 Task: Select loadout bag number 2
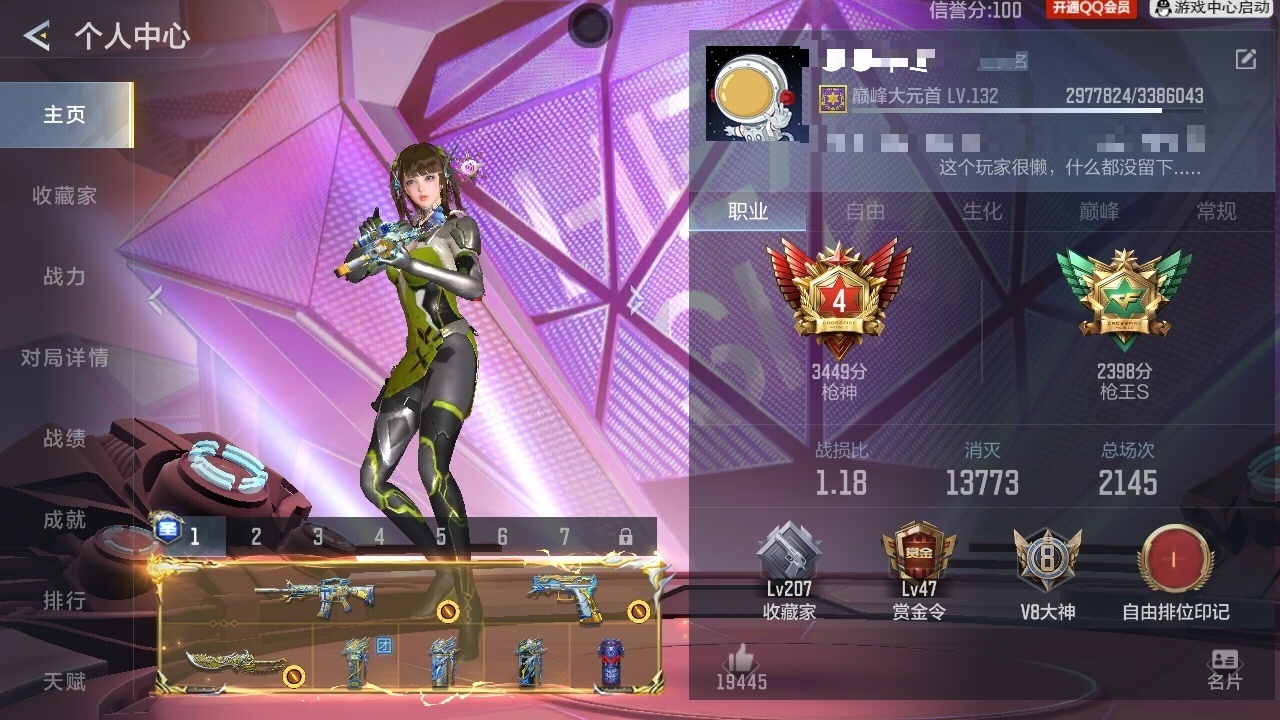pyautogui.click(x=256, y=537)
